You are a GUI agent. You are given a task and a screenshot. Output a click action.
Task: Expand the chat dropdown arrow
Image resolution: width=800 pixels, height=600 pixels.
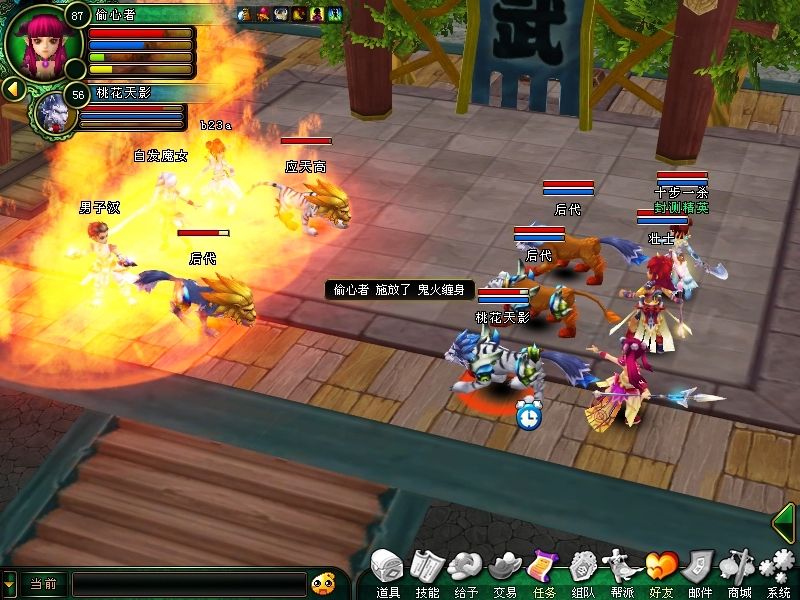9,583
